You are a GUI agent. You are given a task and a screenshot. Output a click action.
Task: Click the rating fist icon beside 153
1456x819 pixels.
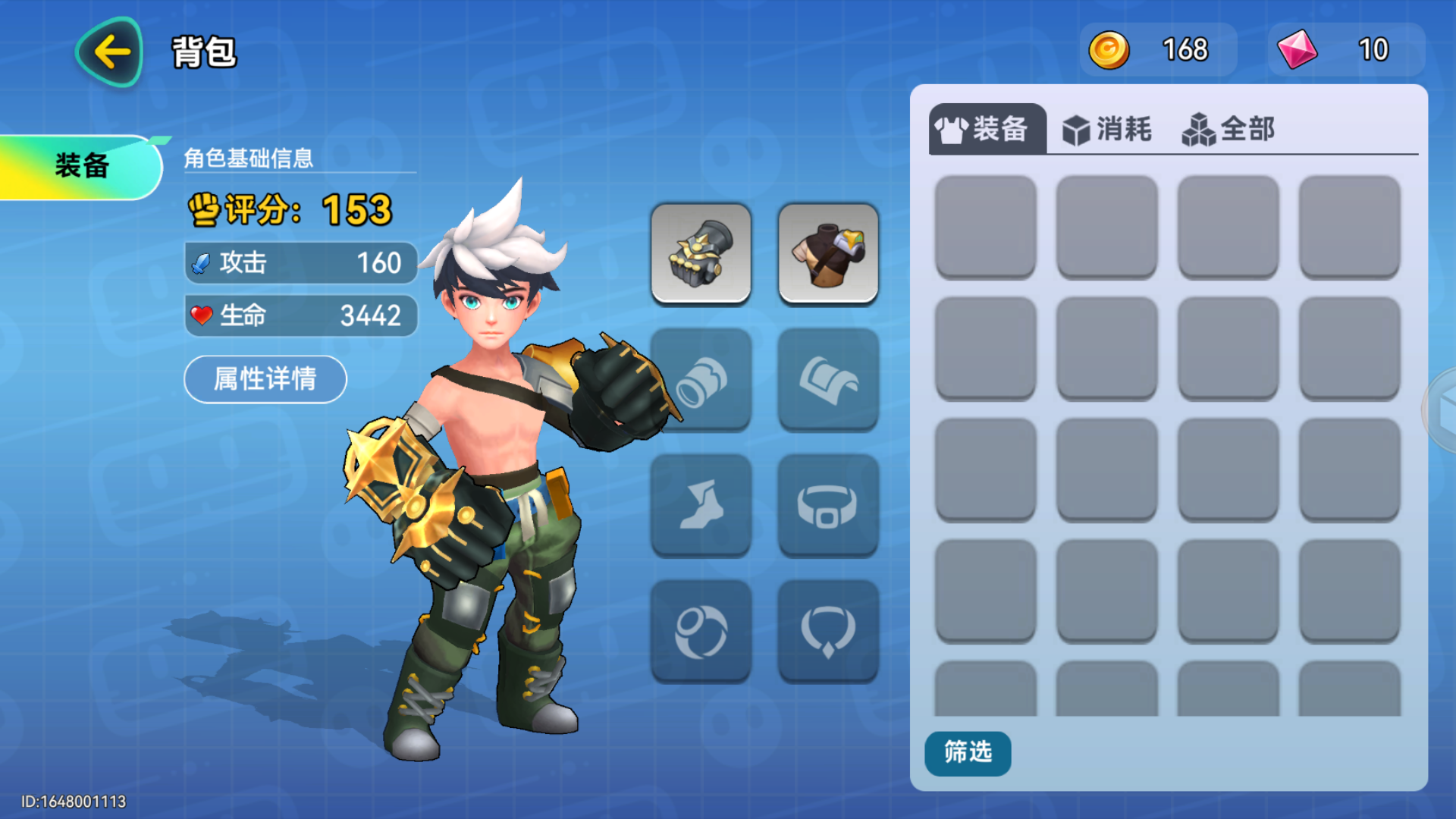pyautogui.click(x=205, y=212)
